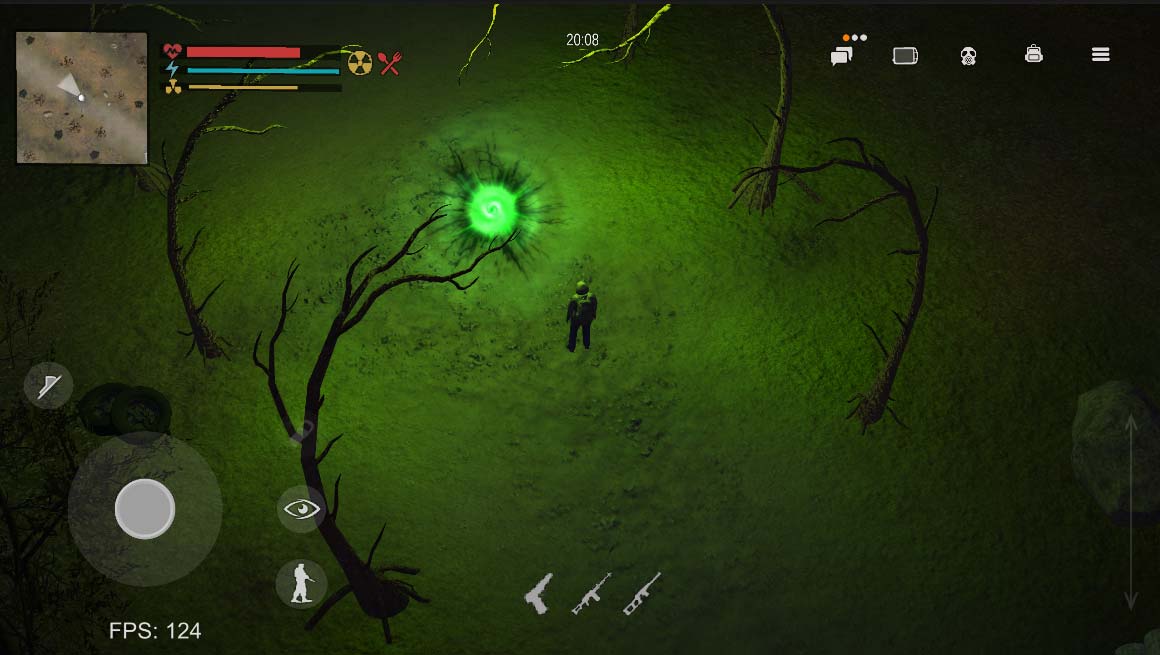Open the chat messages icon
This screenshot has width=1160, height=655.
841,57
